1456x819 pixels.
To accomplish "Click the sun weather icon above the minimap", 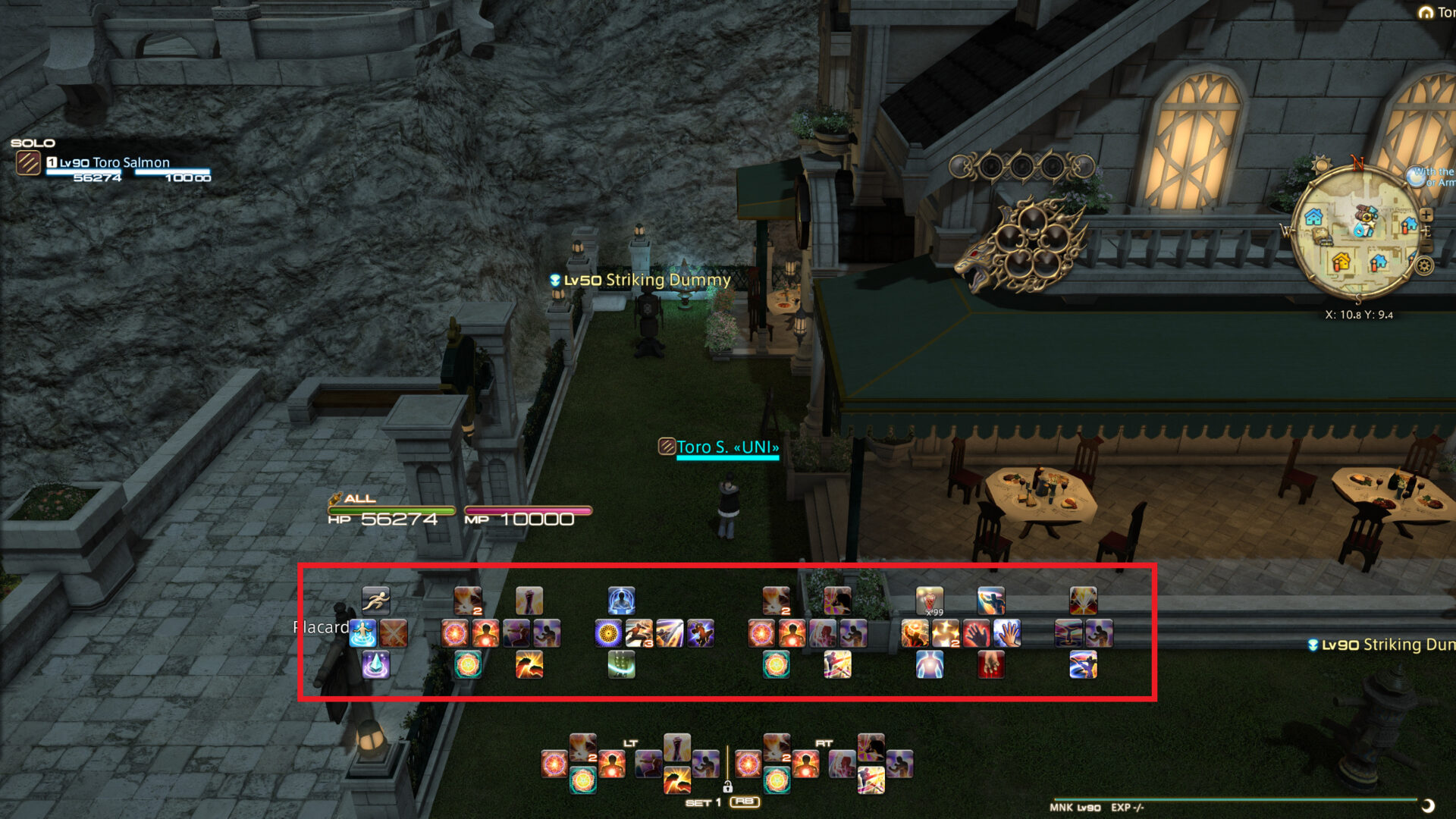I will [x=1321, y=165].
